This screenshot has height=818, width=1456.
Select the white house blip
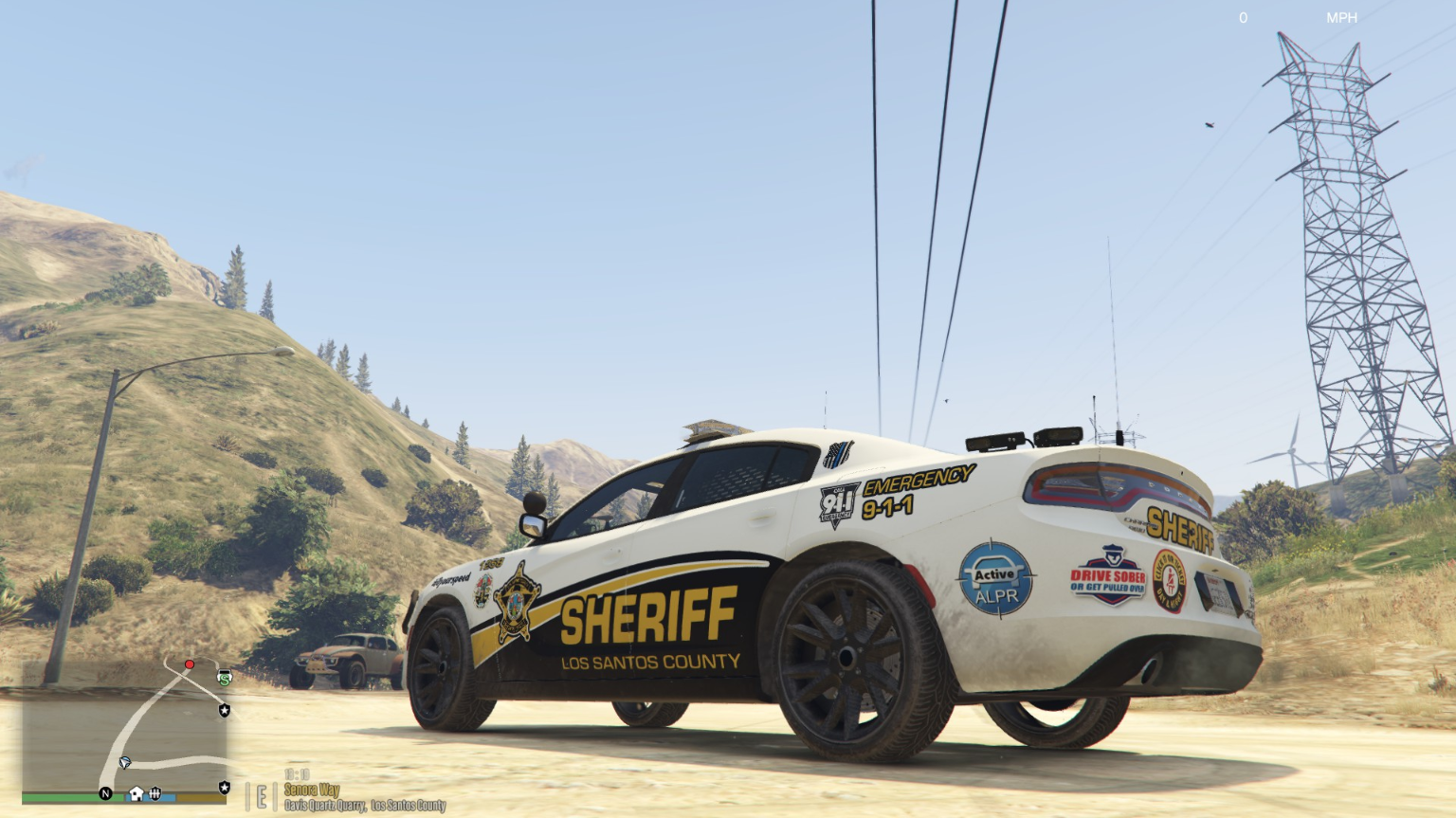coord(136,793)
